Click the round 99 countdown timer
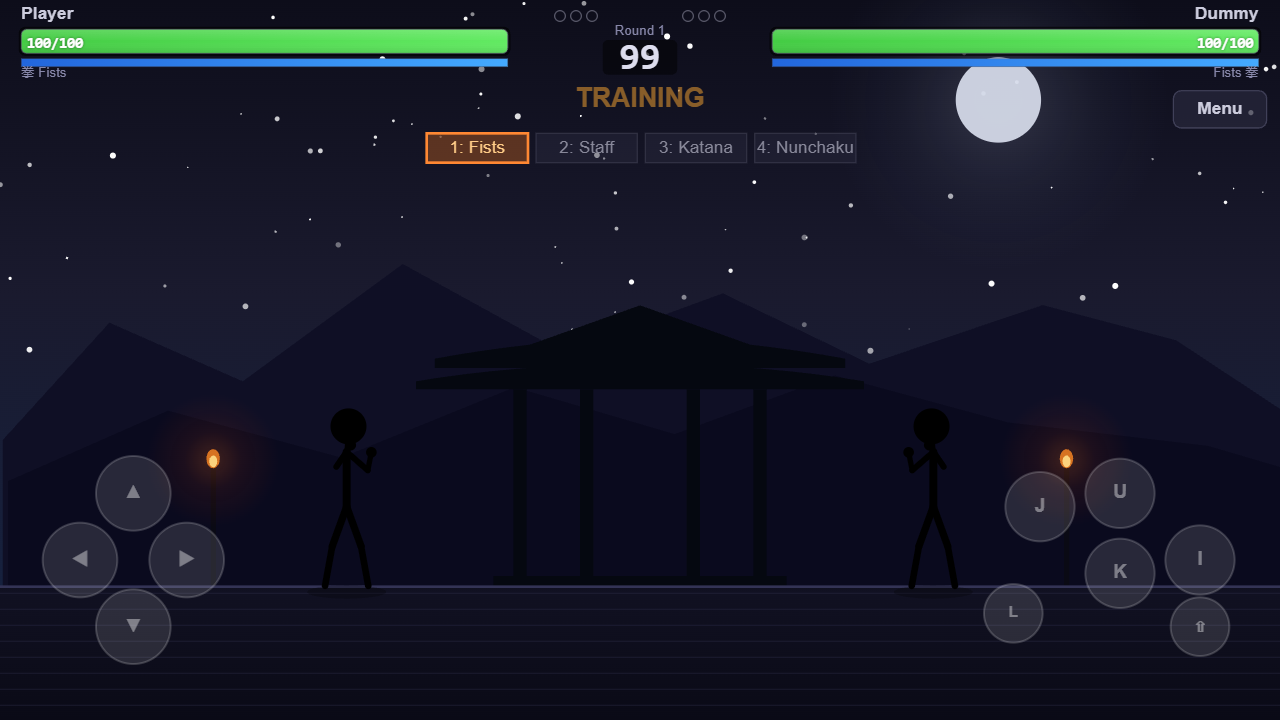The image size is (1280, 720). pos(640,56)
